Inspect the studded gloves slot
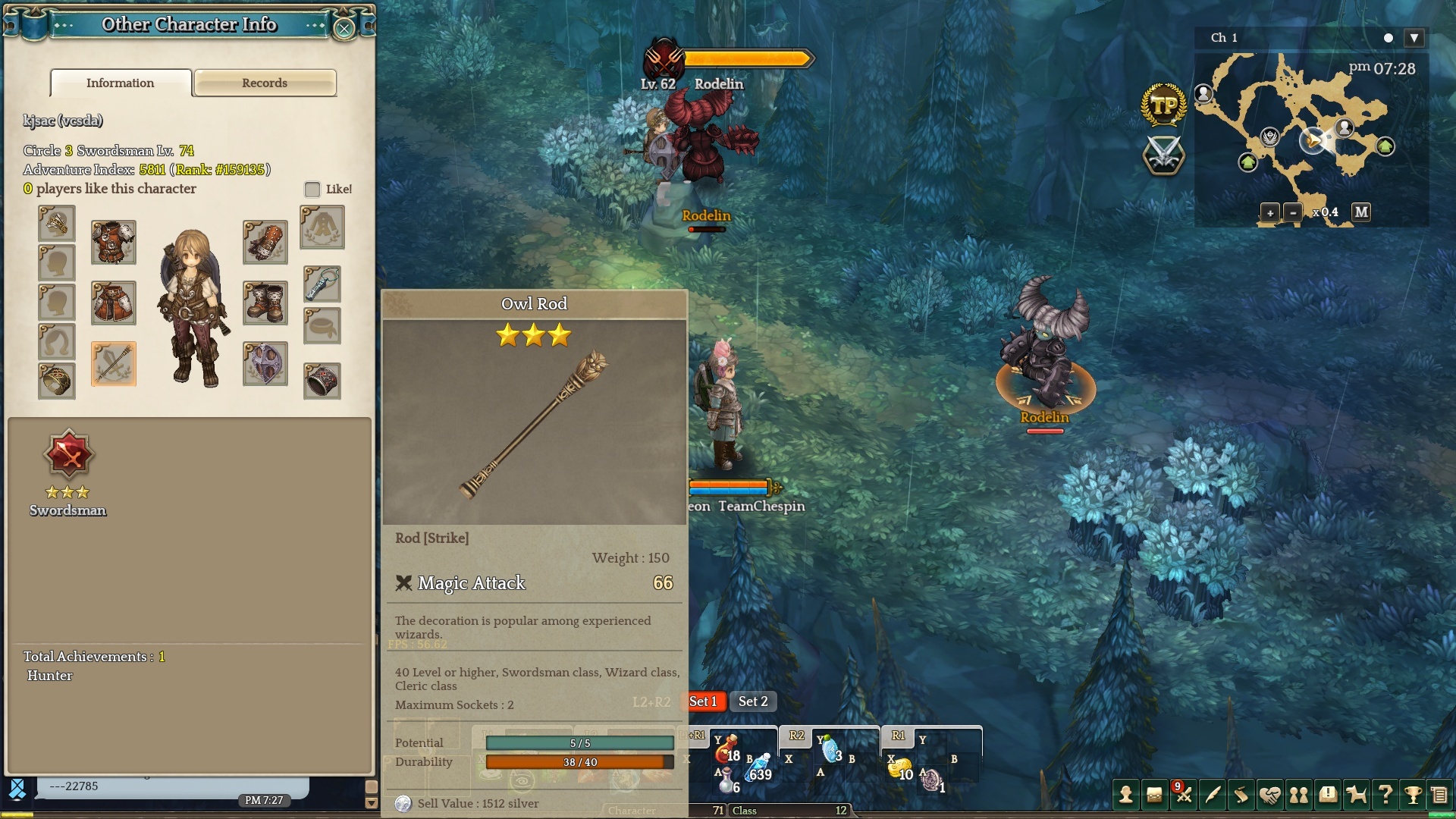1456x819 pixels. pyautogui.click(x=265, y=242)
